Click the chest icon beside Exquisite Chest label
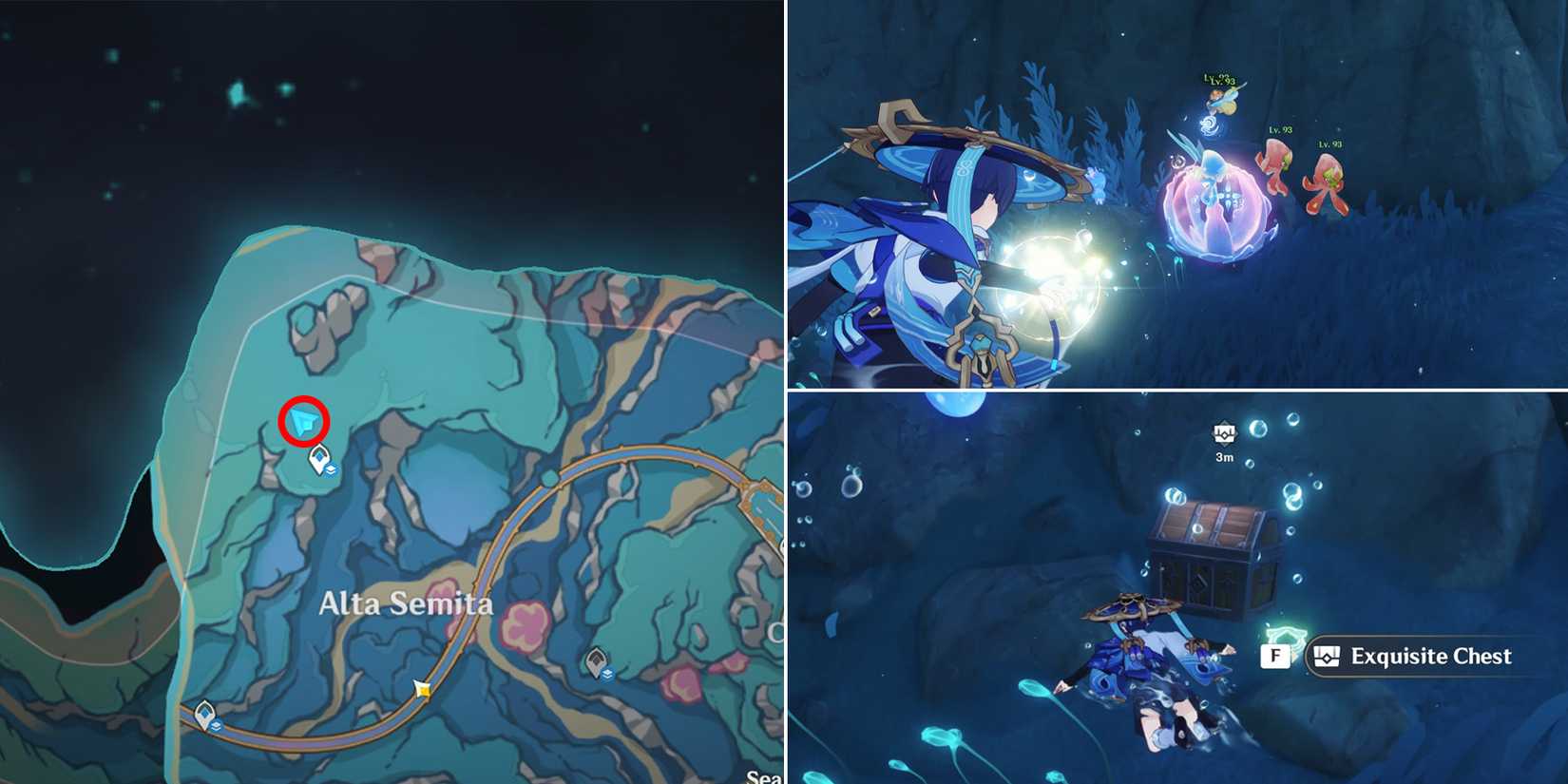This screenshot has height=784, width=1568. click(x=1328, y=654)
